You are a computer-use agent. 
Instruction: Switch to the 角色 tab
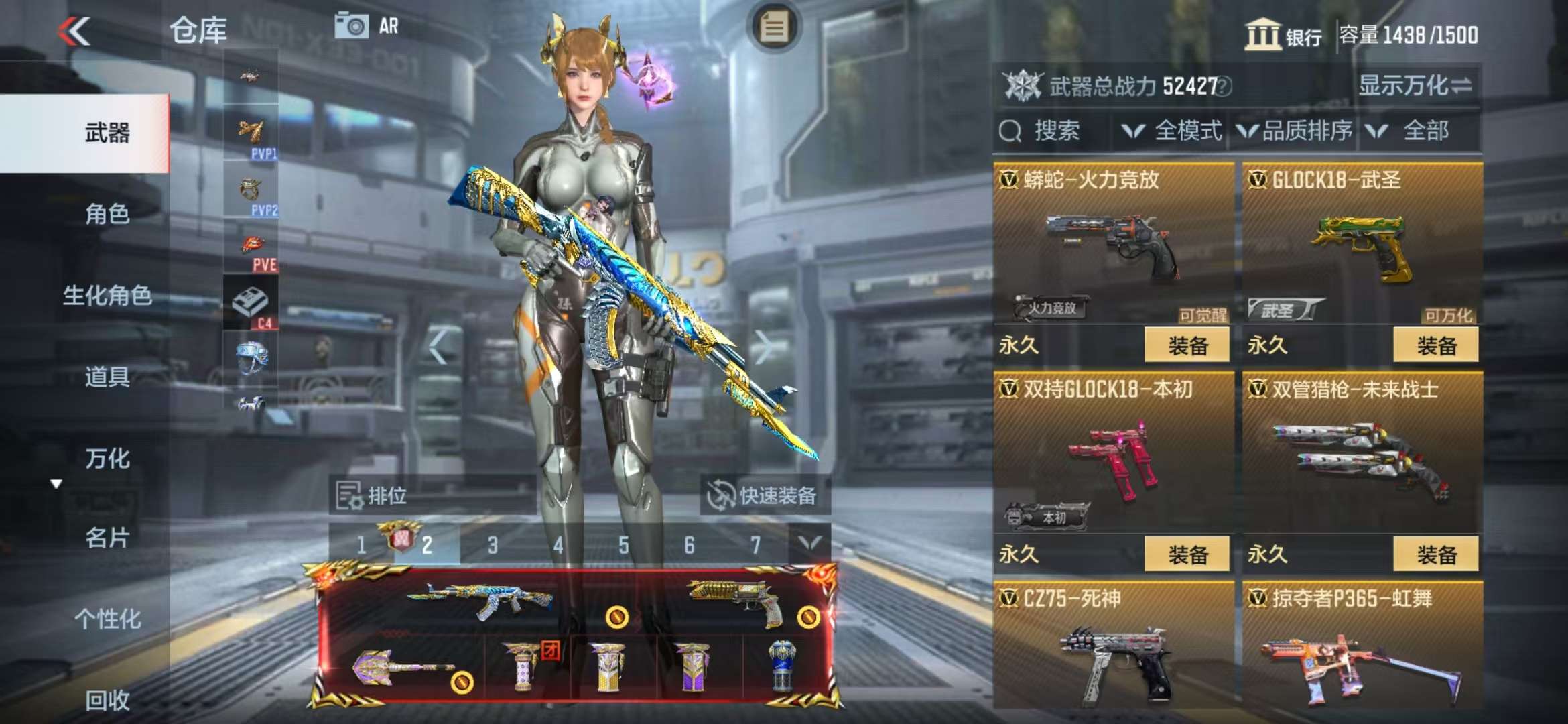click(107, 215)
